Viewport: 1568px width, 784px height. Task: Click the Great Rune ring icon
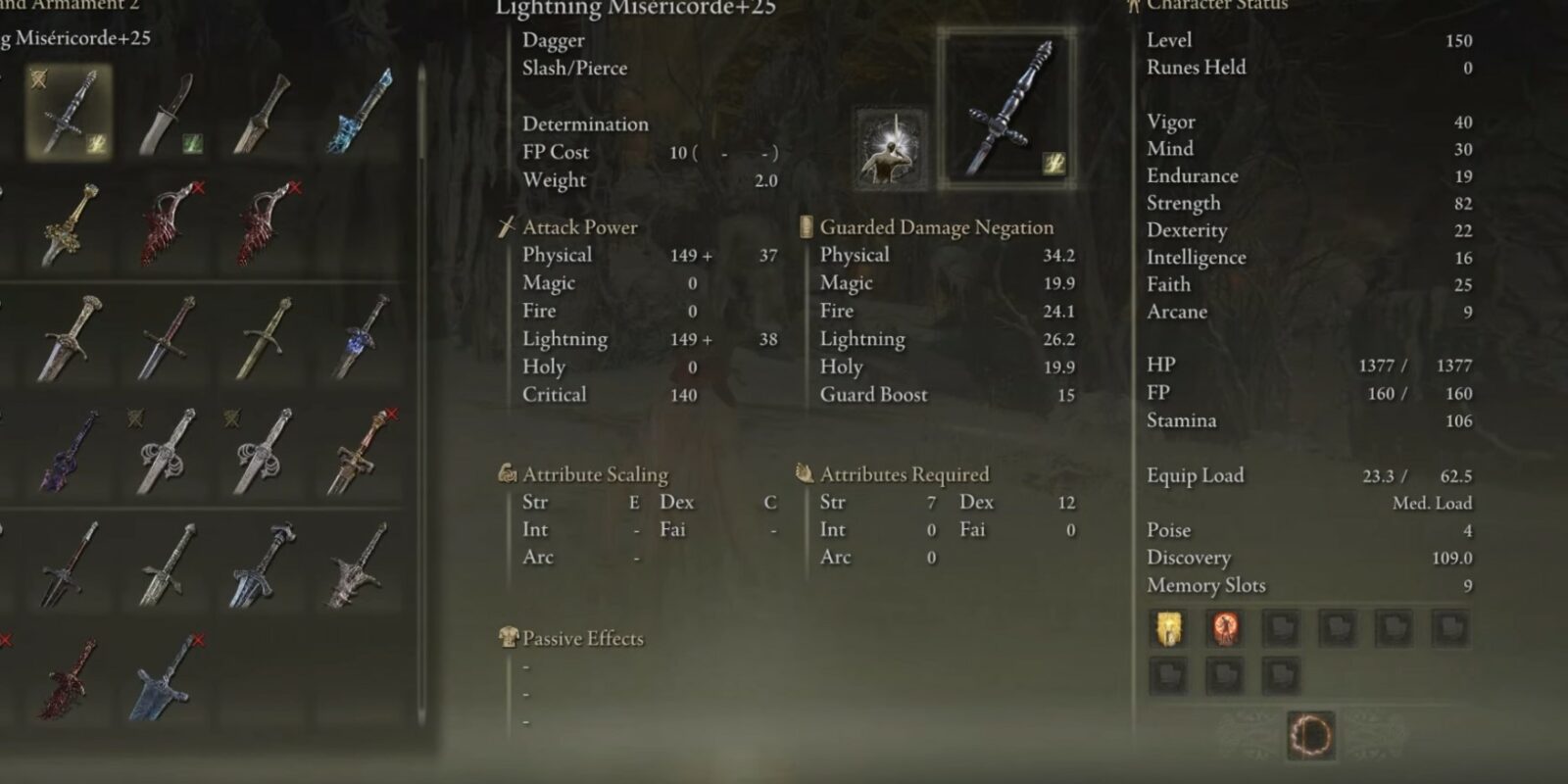tap(1310, 734)
